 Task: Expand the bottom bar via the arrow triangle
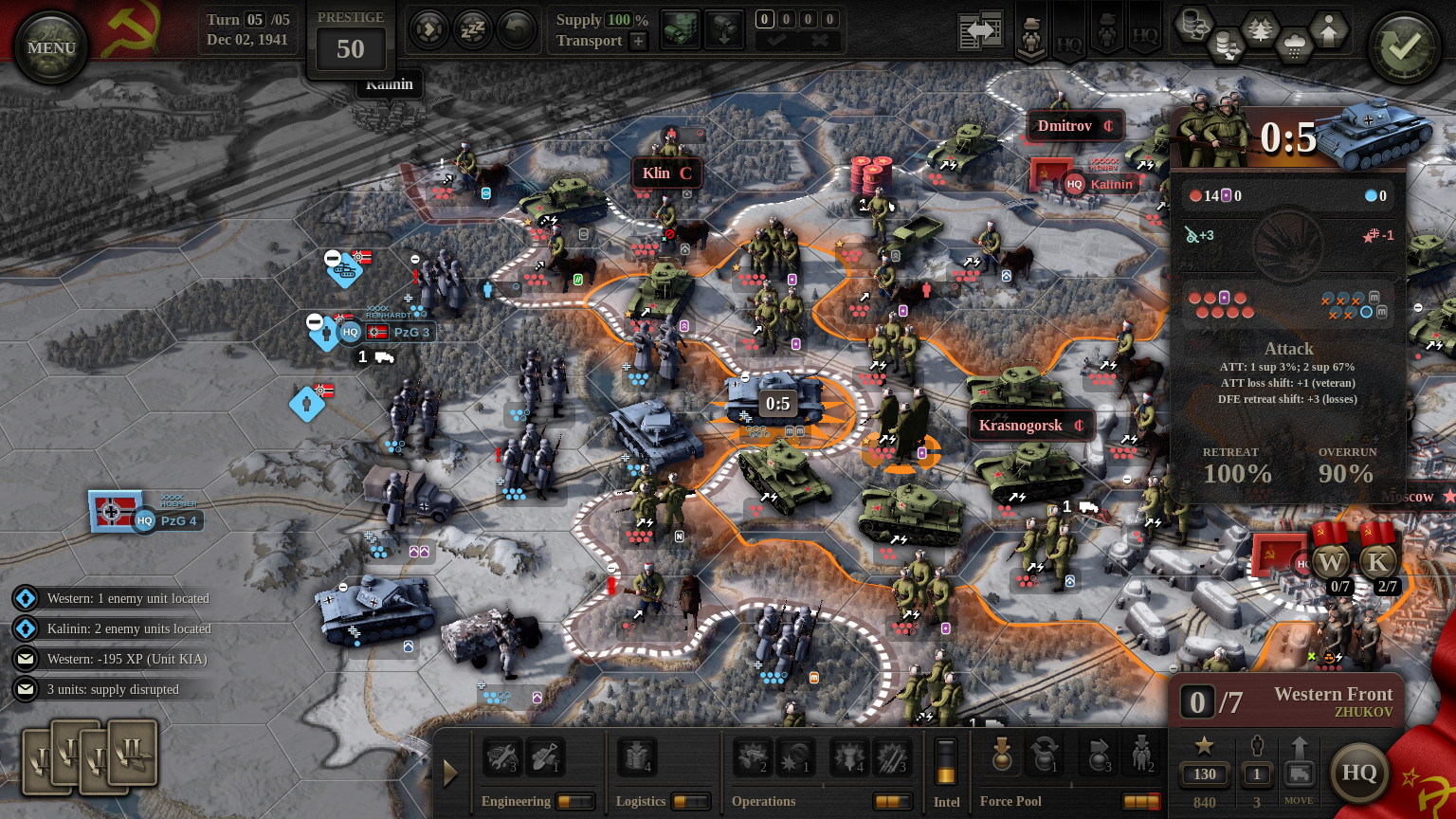[449, 774]
